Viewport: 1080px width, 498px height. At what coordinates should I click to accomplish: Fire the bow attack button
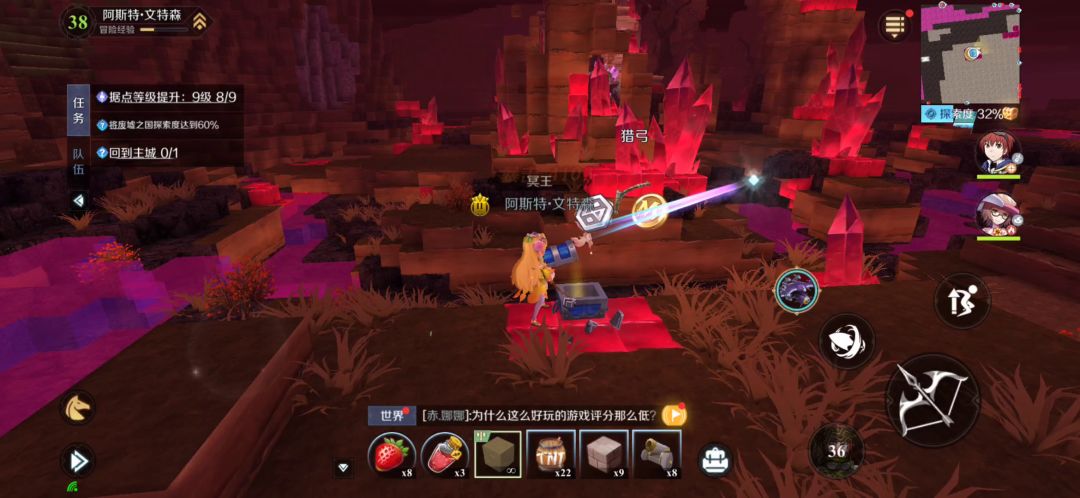[932, 397]
